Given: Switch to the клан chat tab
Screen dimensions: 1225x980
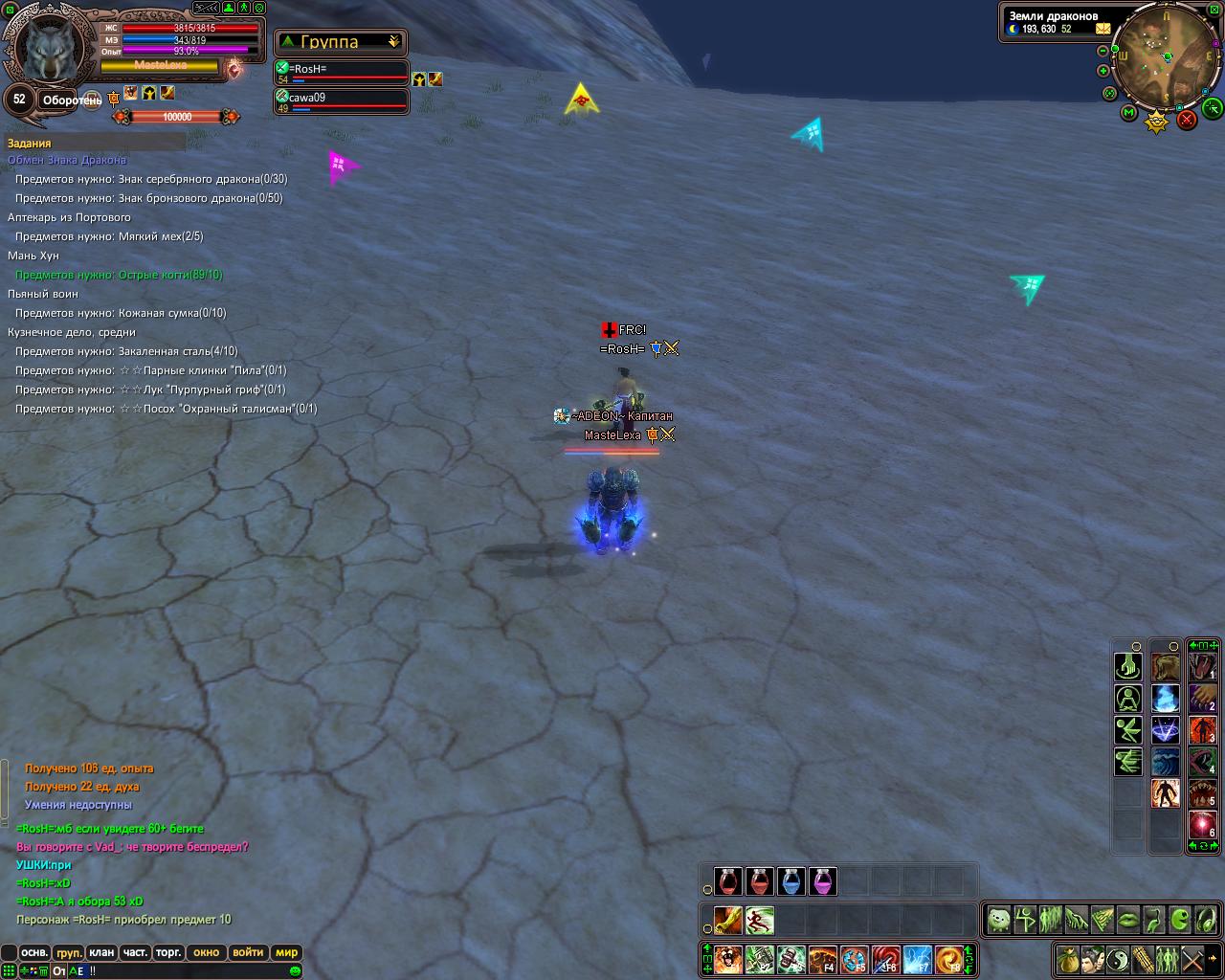Looking at the screenshot, I should point(101,952).
